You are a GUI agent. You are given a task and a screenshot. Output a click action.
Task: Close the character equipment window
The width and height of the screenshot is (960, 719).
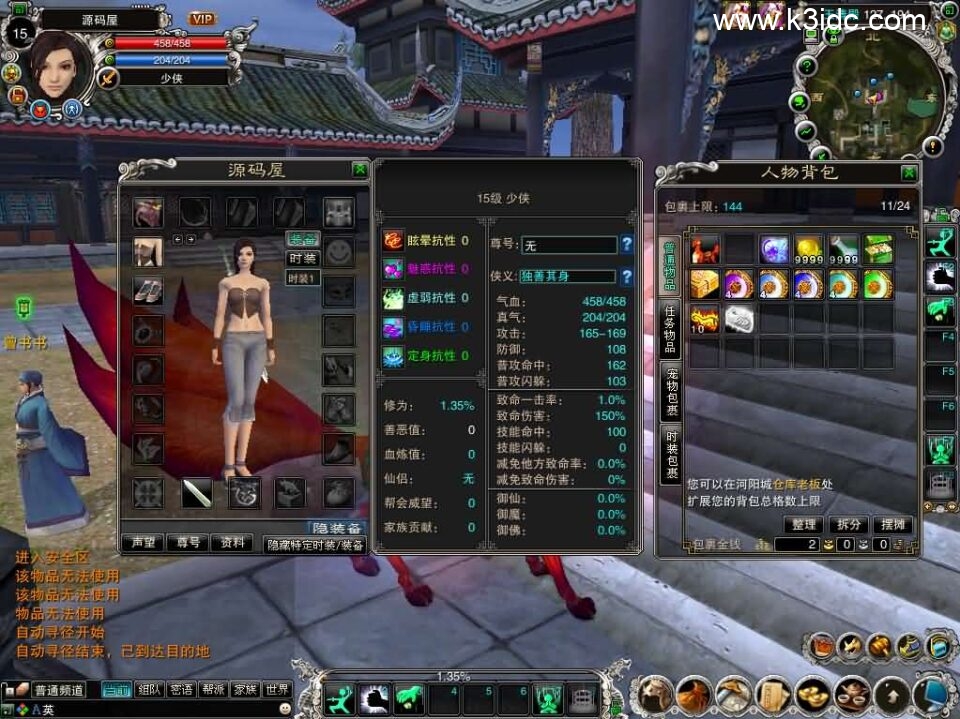point(359,170)
